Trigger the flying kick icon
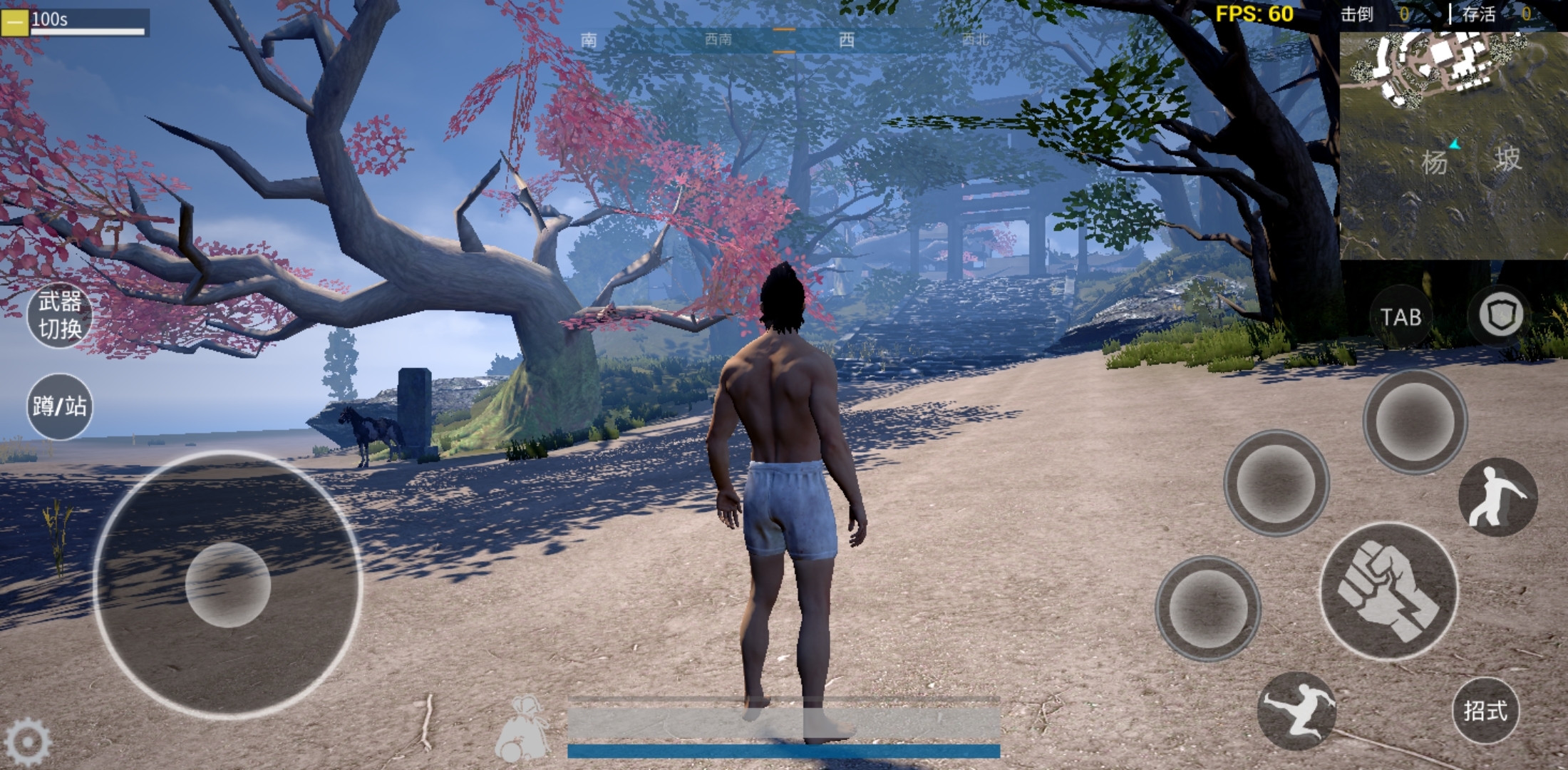The width and height of the screenshot is (1568, 770). tap(1296, 709)
